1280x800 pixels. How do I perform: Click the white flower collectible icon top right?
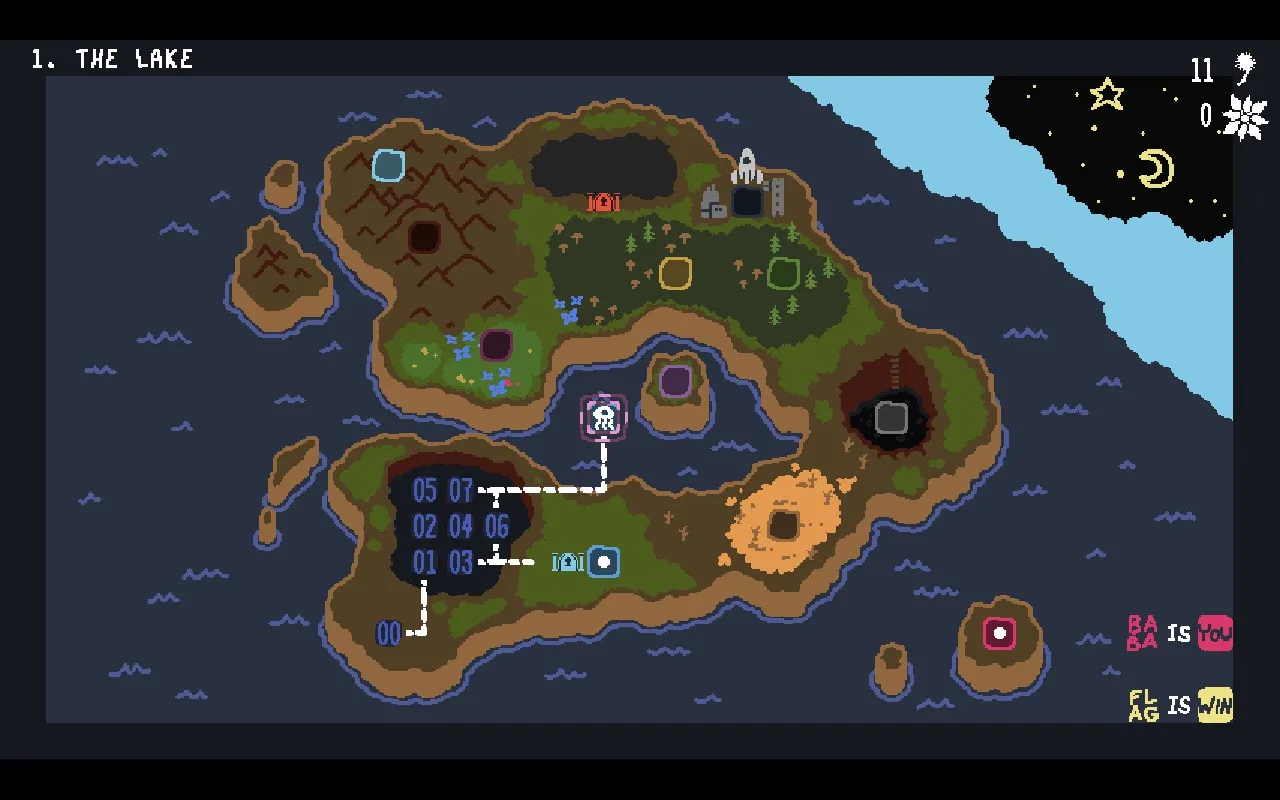pyautogui.click(x=1245, y=115)
